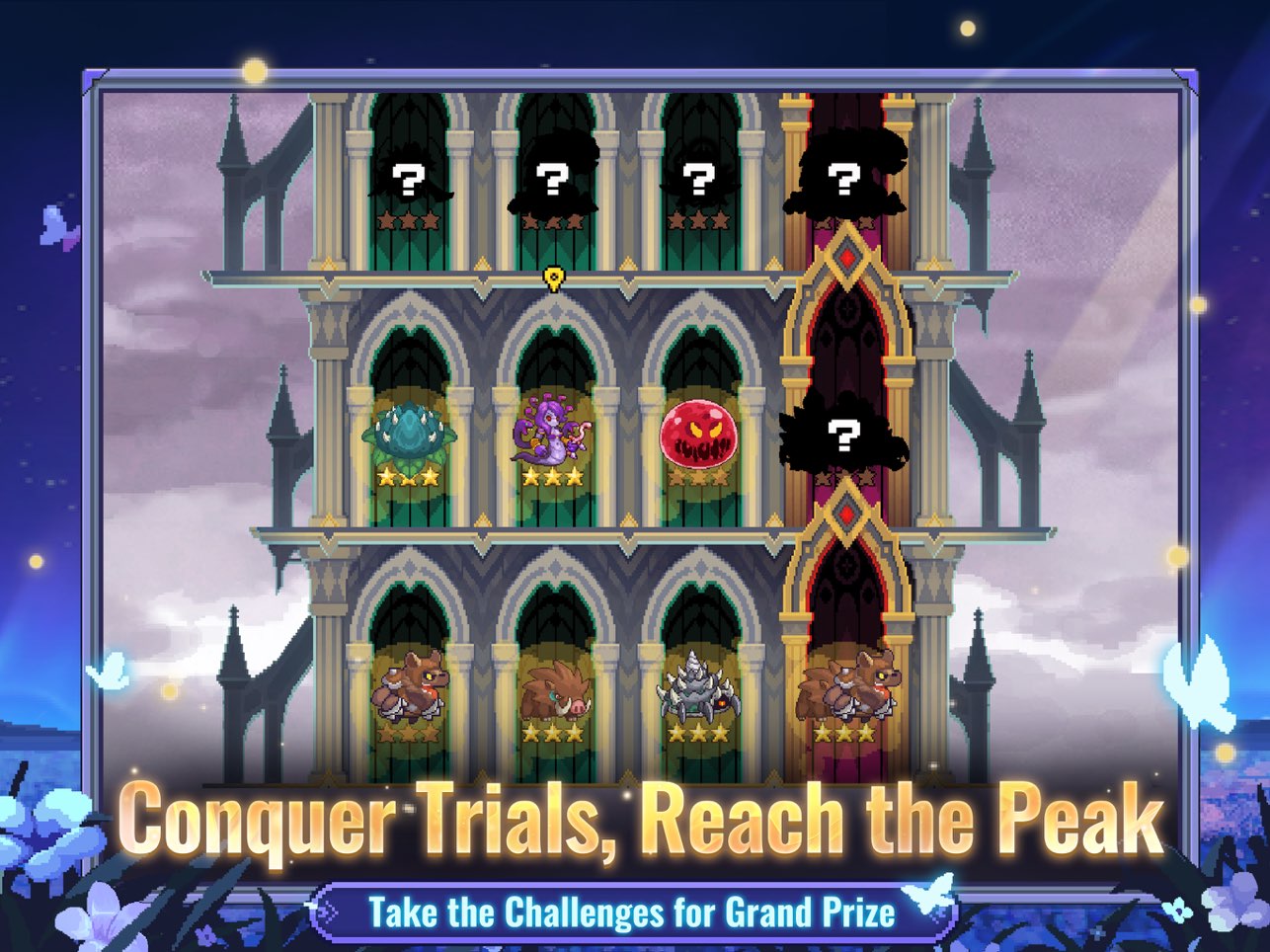The image size is (1270, 952).
Task: Click the yellow location pin marker
Action: pos(554,278)
